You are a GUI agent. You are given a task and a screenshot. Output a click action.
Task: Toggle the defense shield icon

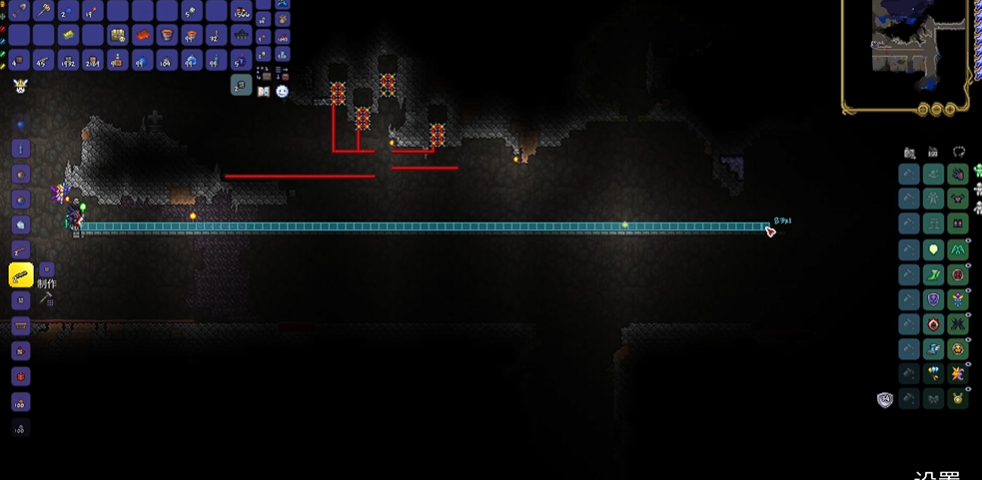(x=884, y=400)
